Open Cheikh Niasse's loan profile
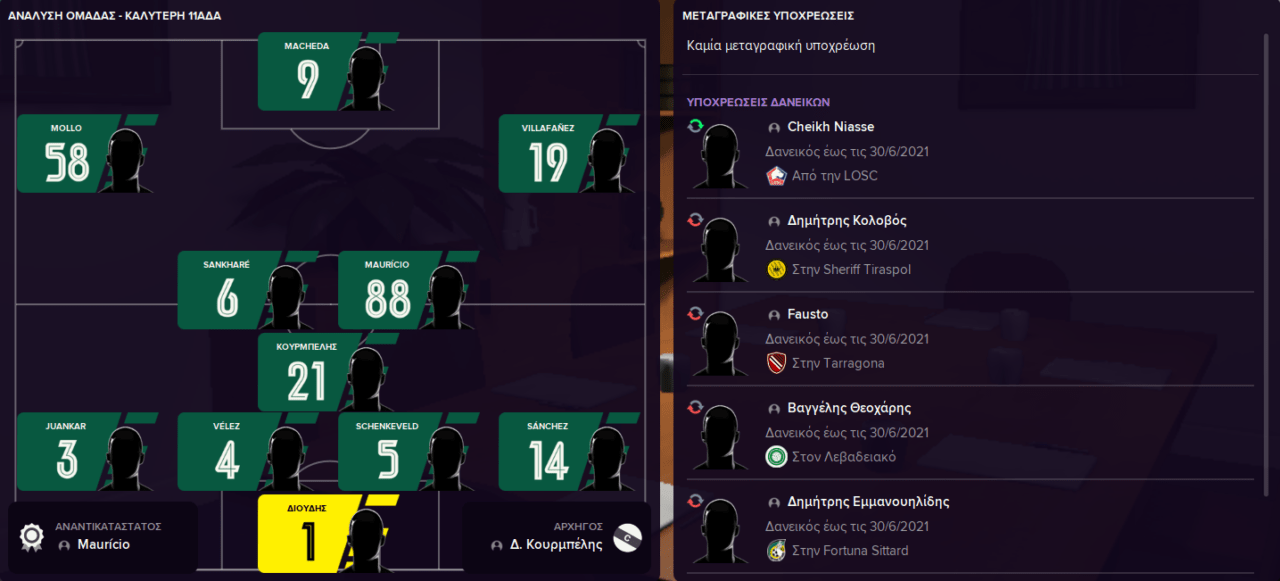The image size is (1280, 581). point(830,127)
